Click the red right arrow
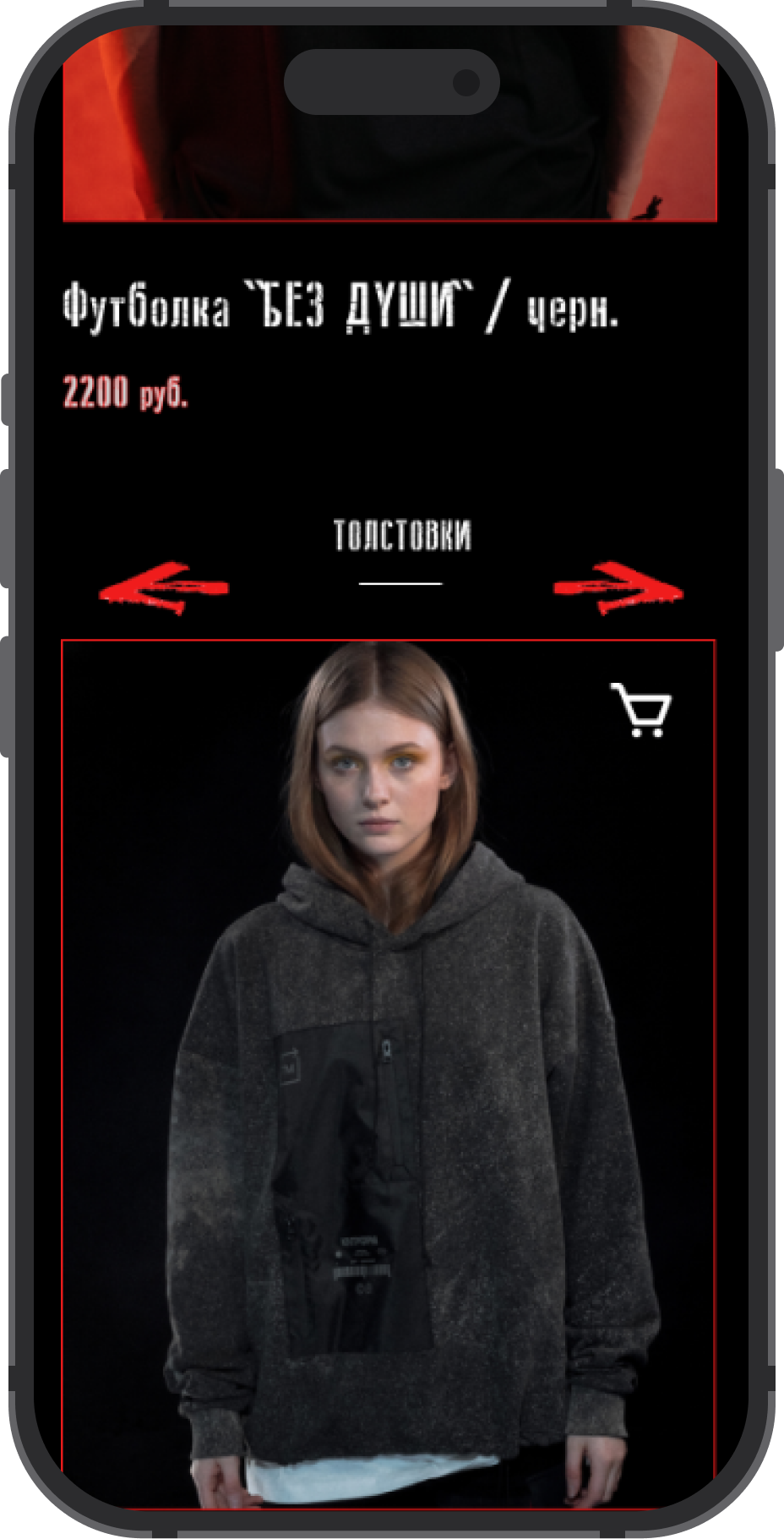This screenshot has width=784, height=1539. (x=618, y=587)
